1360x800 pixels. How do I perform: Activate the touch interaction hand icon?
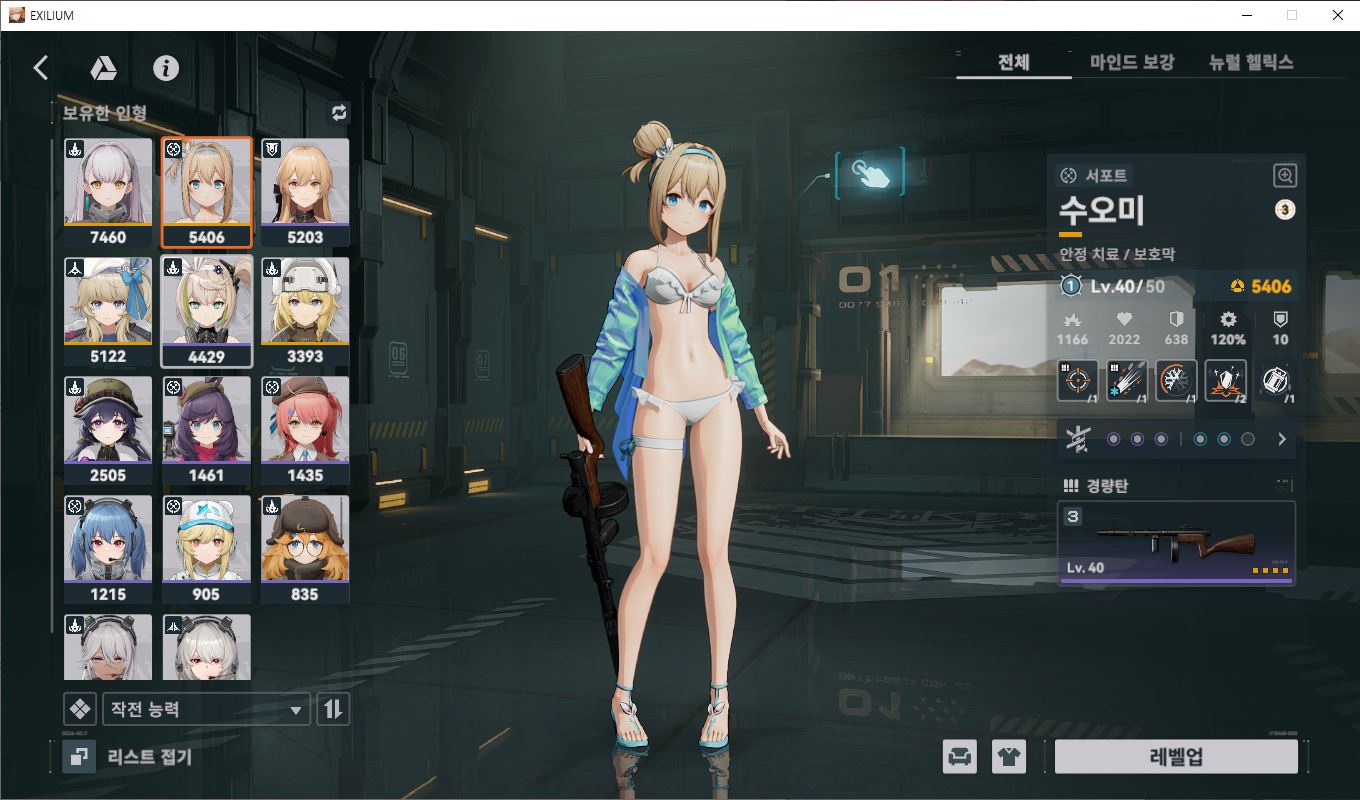[869, 172]
